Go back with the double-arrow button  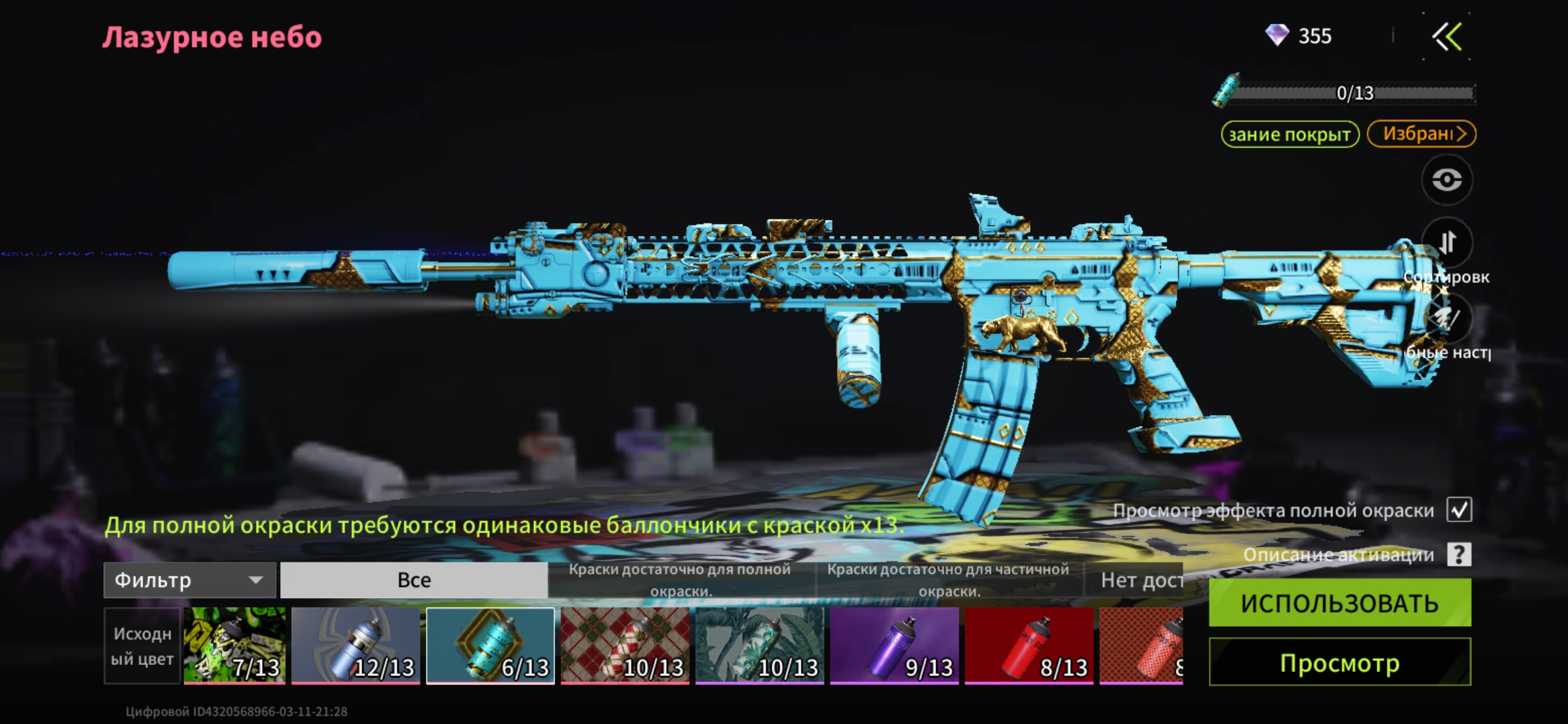1447,37
